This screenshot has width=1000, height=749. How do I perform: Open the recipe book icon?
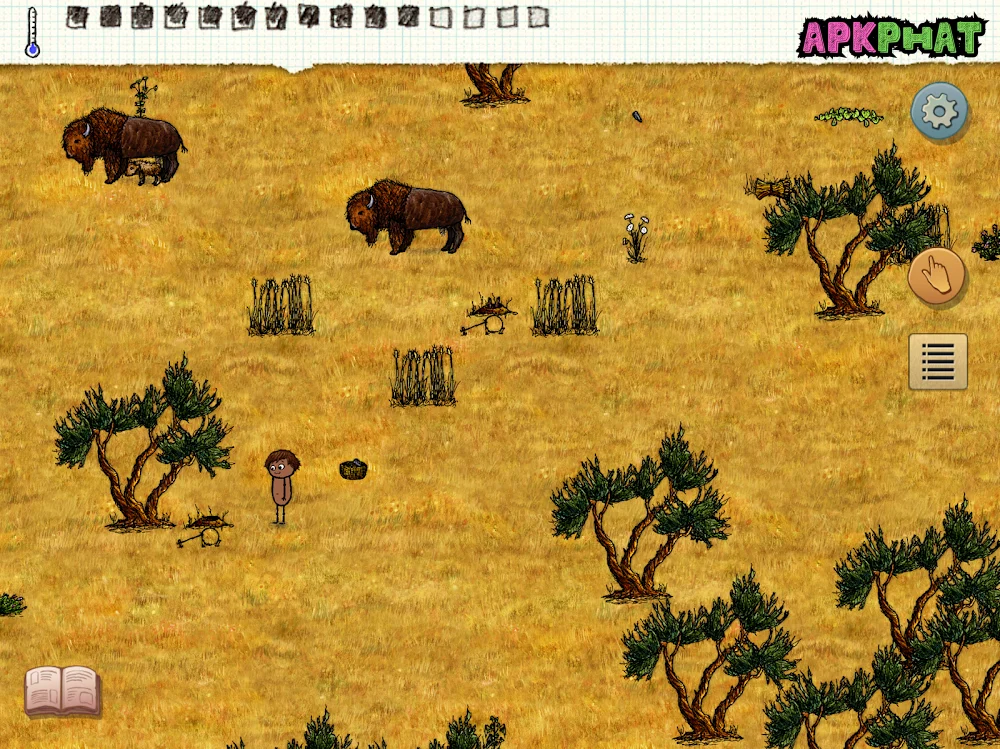tap(62, 690)
